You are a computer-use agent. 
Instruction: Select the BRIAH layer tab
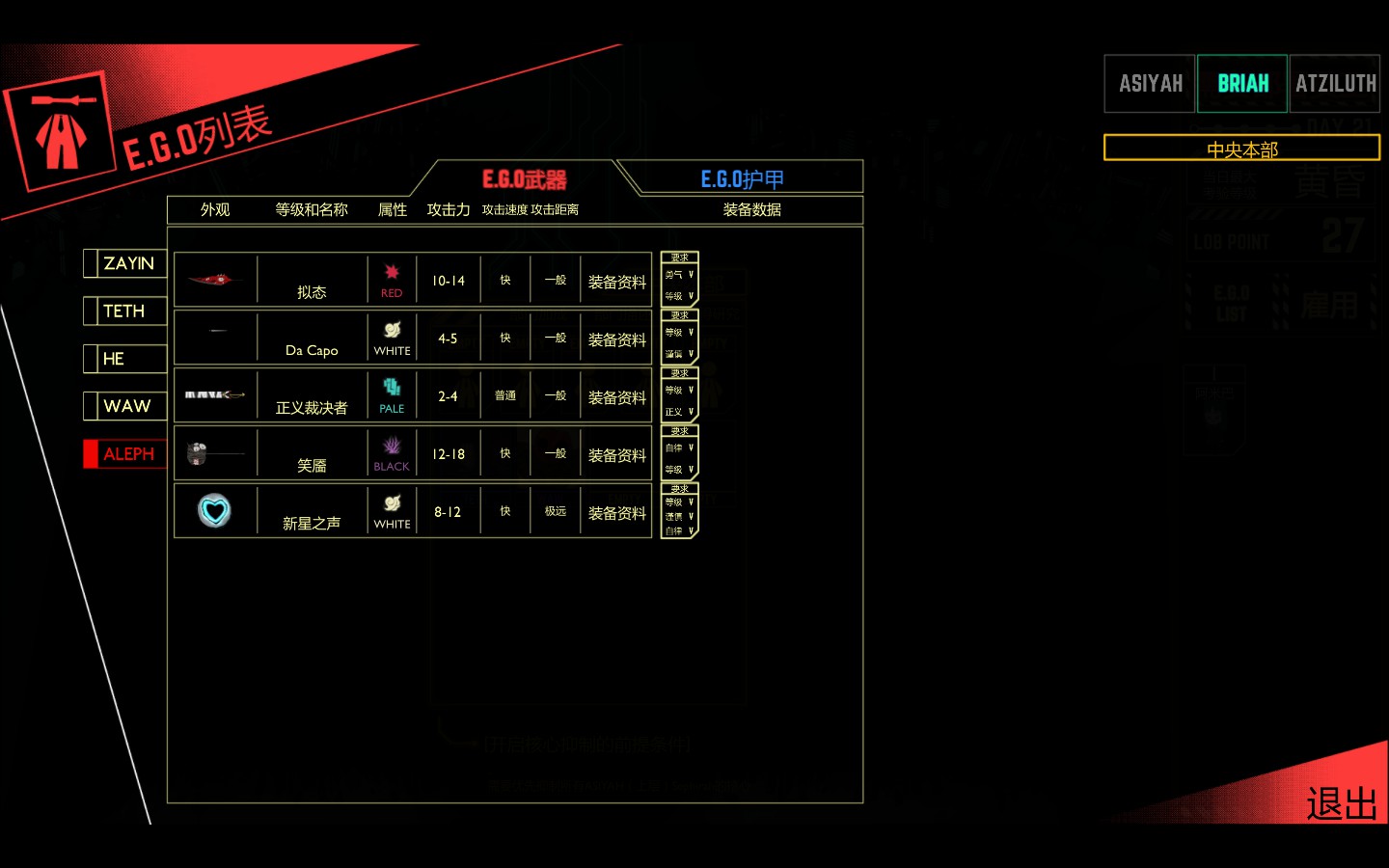(x=1242, y=84)
